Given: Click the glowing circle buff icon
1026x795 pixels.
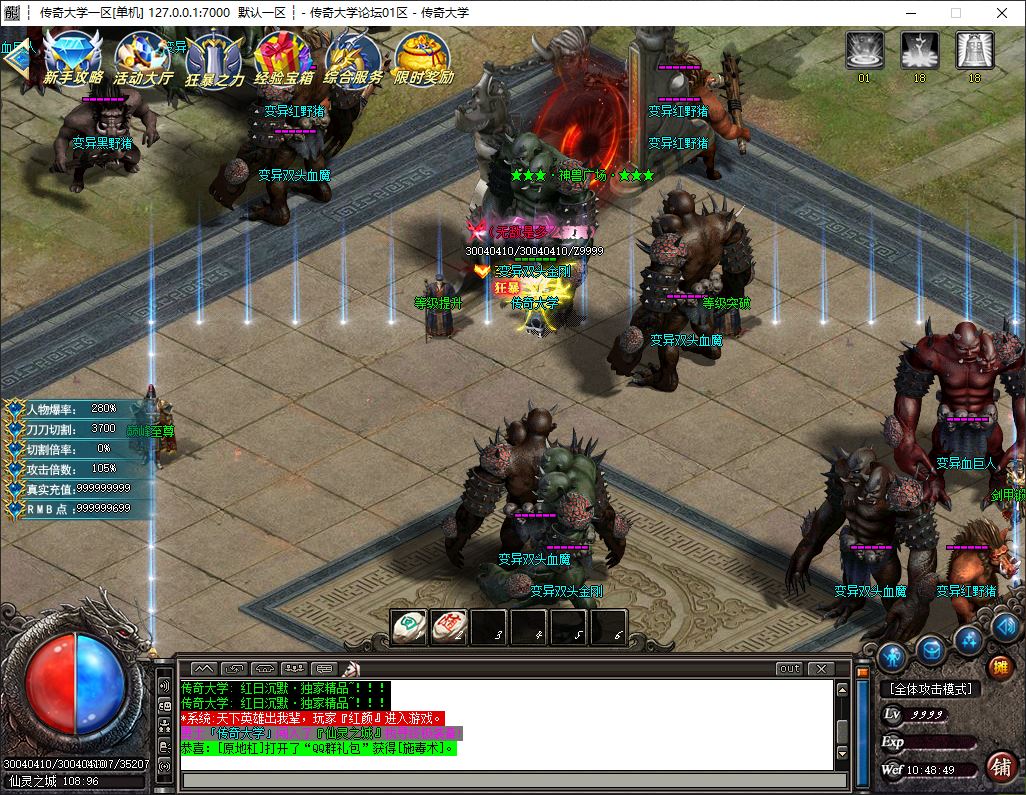Looking at the screenshot, I should (x=865, y=50).
